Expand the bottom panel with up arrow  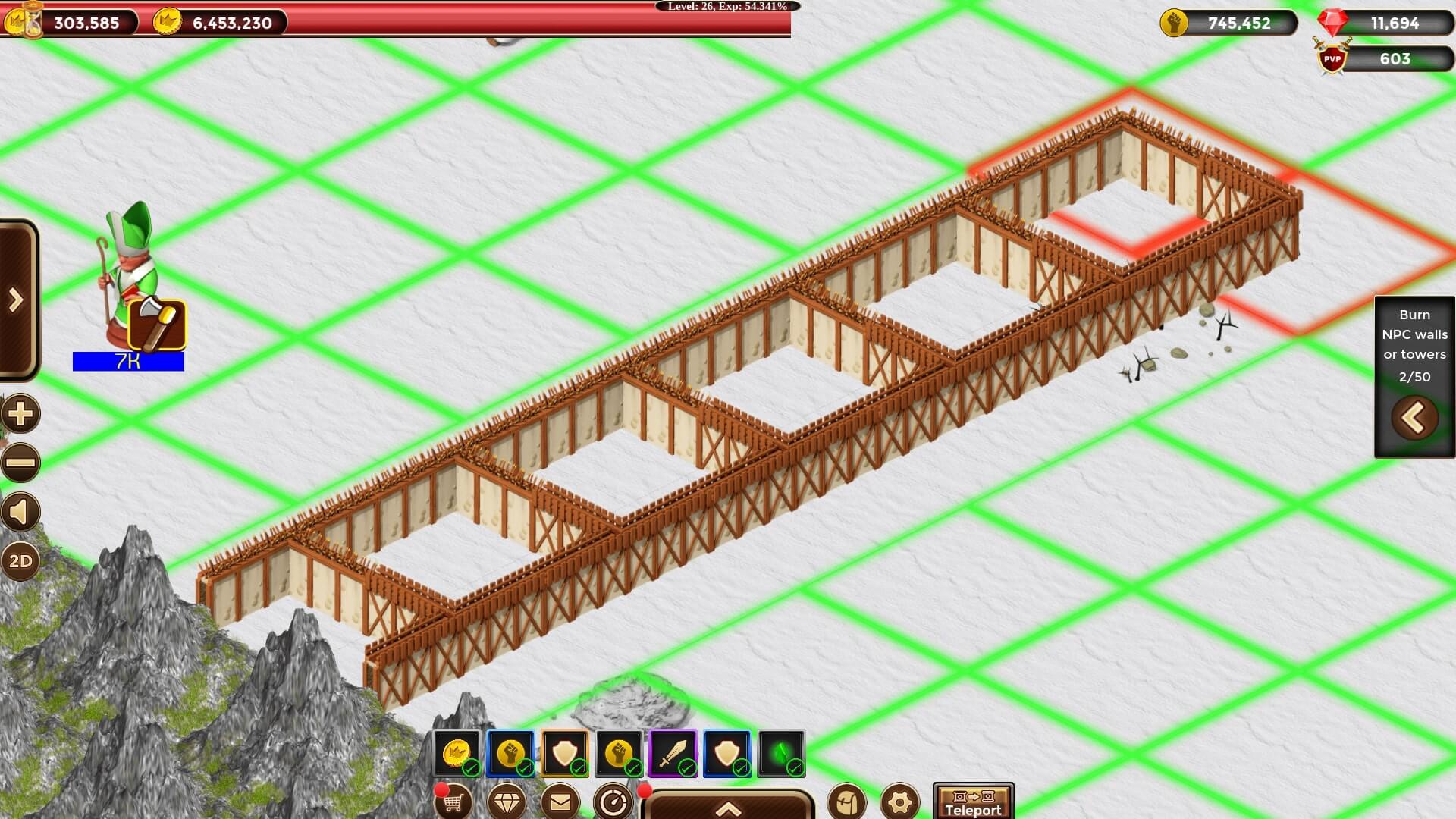tap(728, 808)
